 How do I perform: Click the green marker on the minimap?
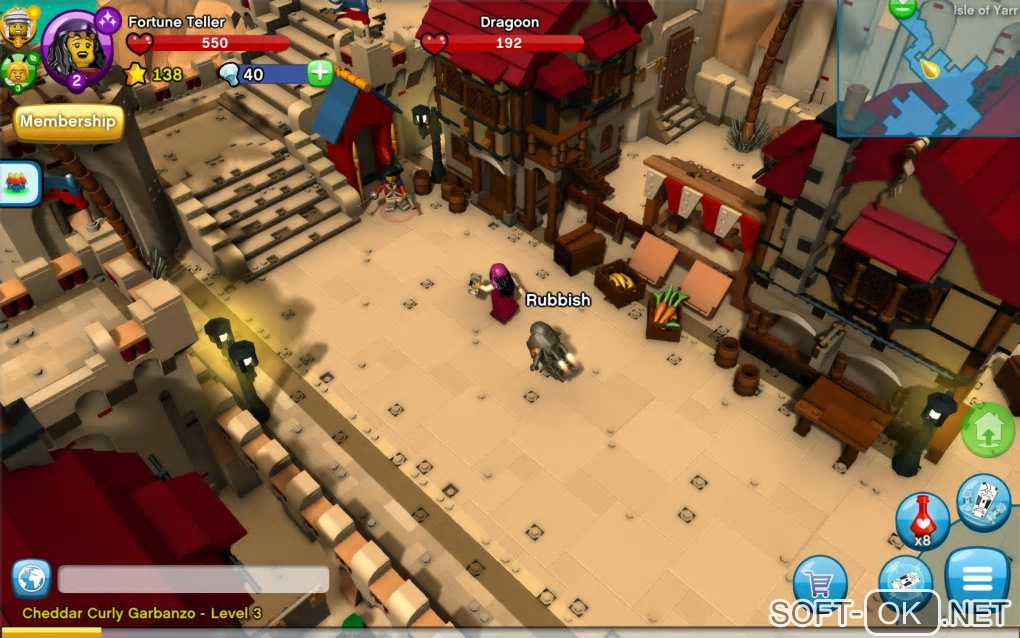click(x=902, y=8)
